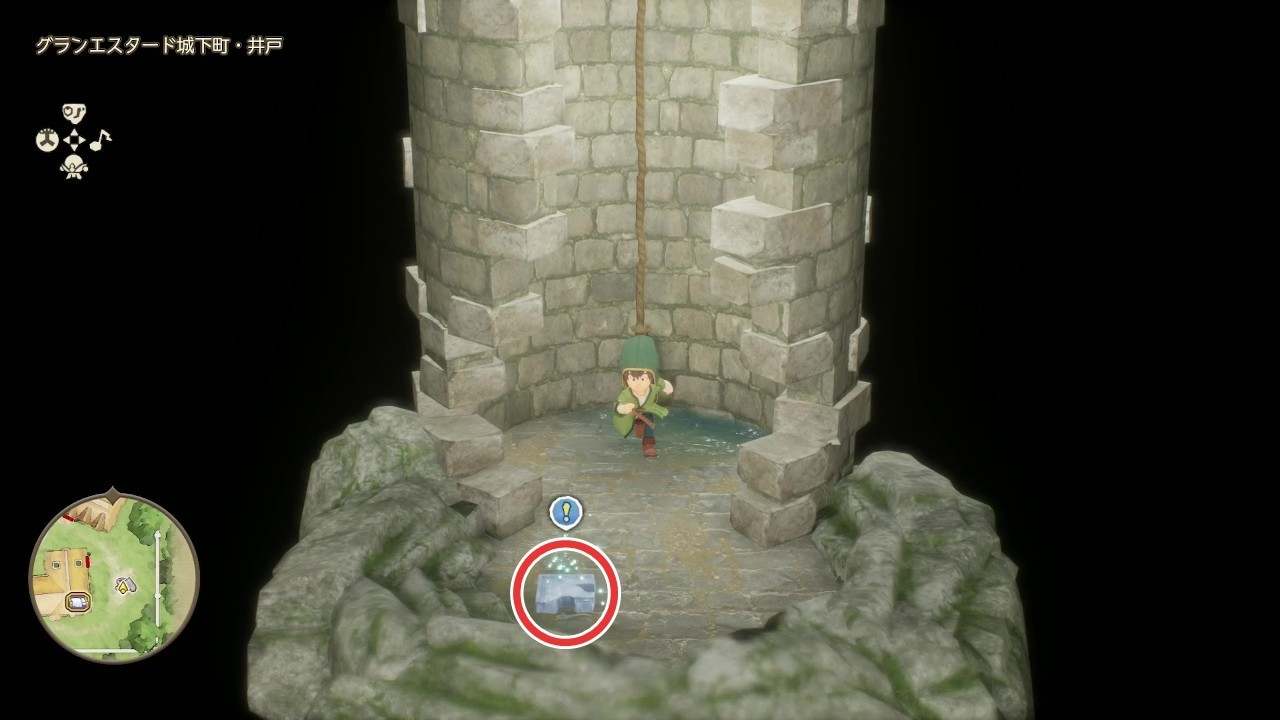
Task: Select the heart mask shortcut icon
Action: 74,112
